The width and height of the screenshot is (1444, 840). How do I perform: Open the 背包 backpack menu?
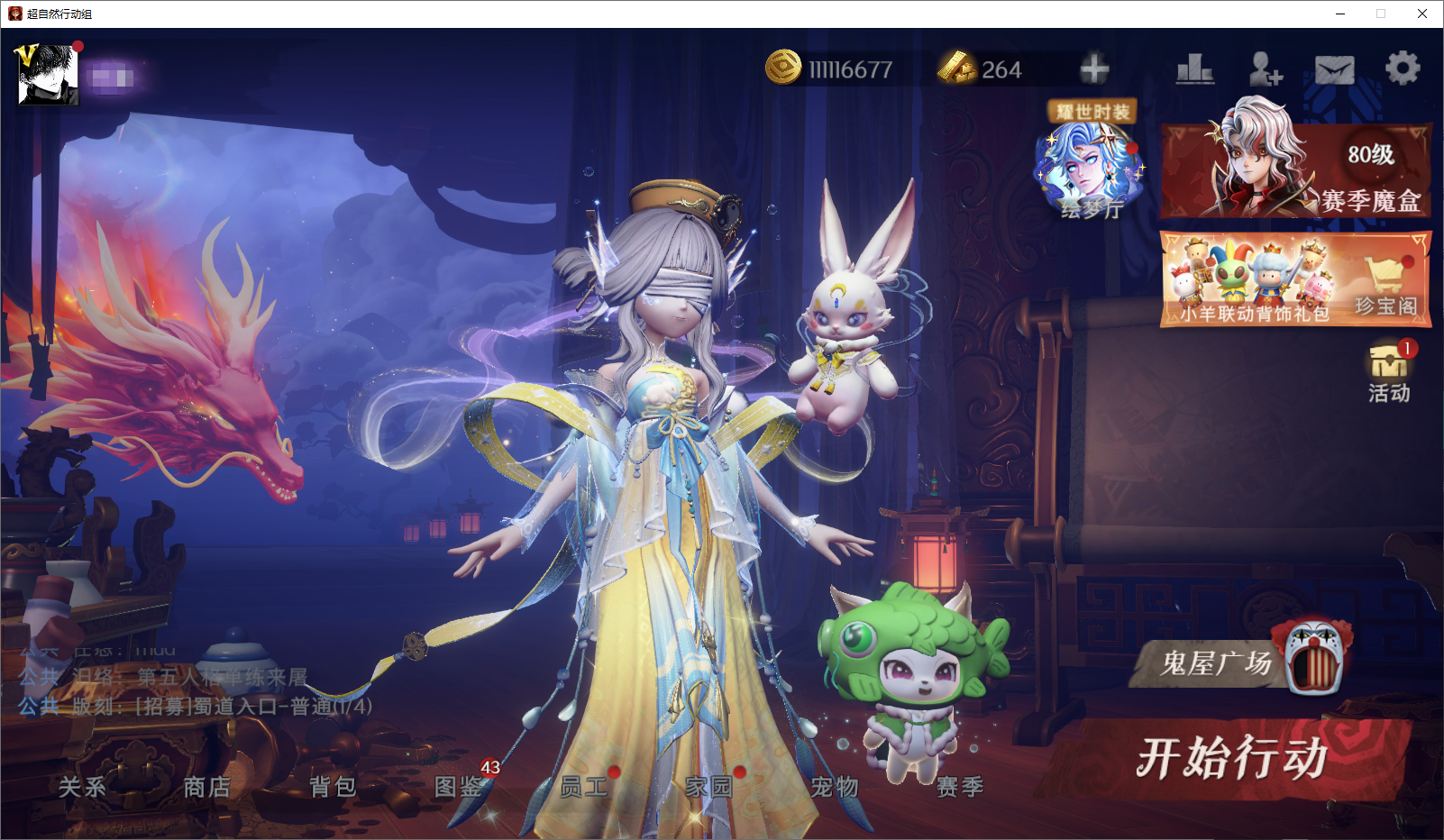(333, 787)
